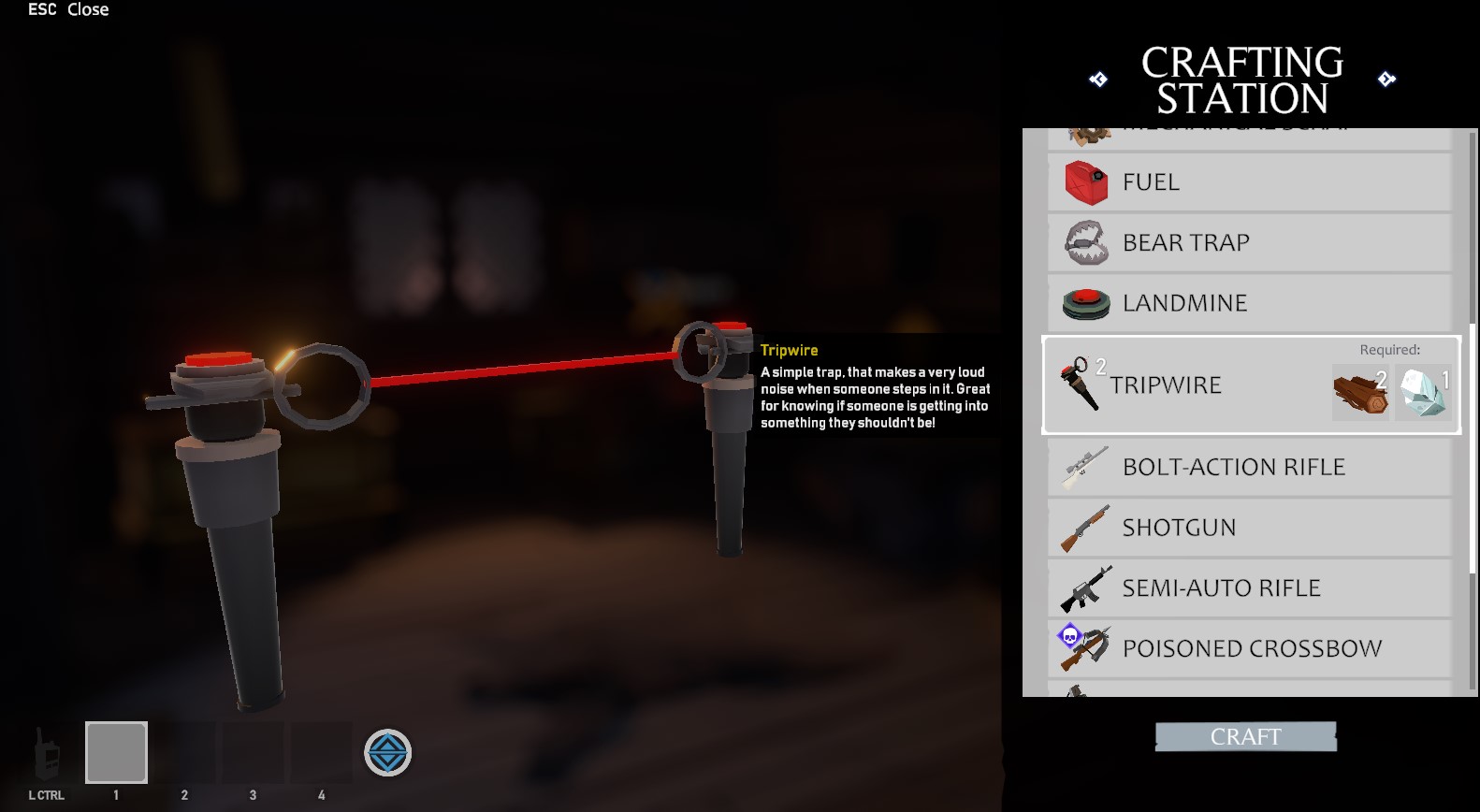Image resolution: width=1480 pixels, height=812 pixels.
Task: Click the metal scrap requirement icon
Action: pos(1421,392)
